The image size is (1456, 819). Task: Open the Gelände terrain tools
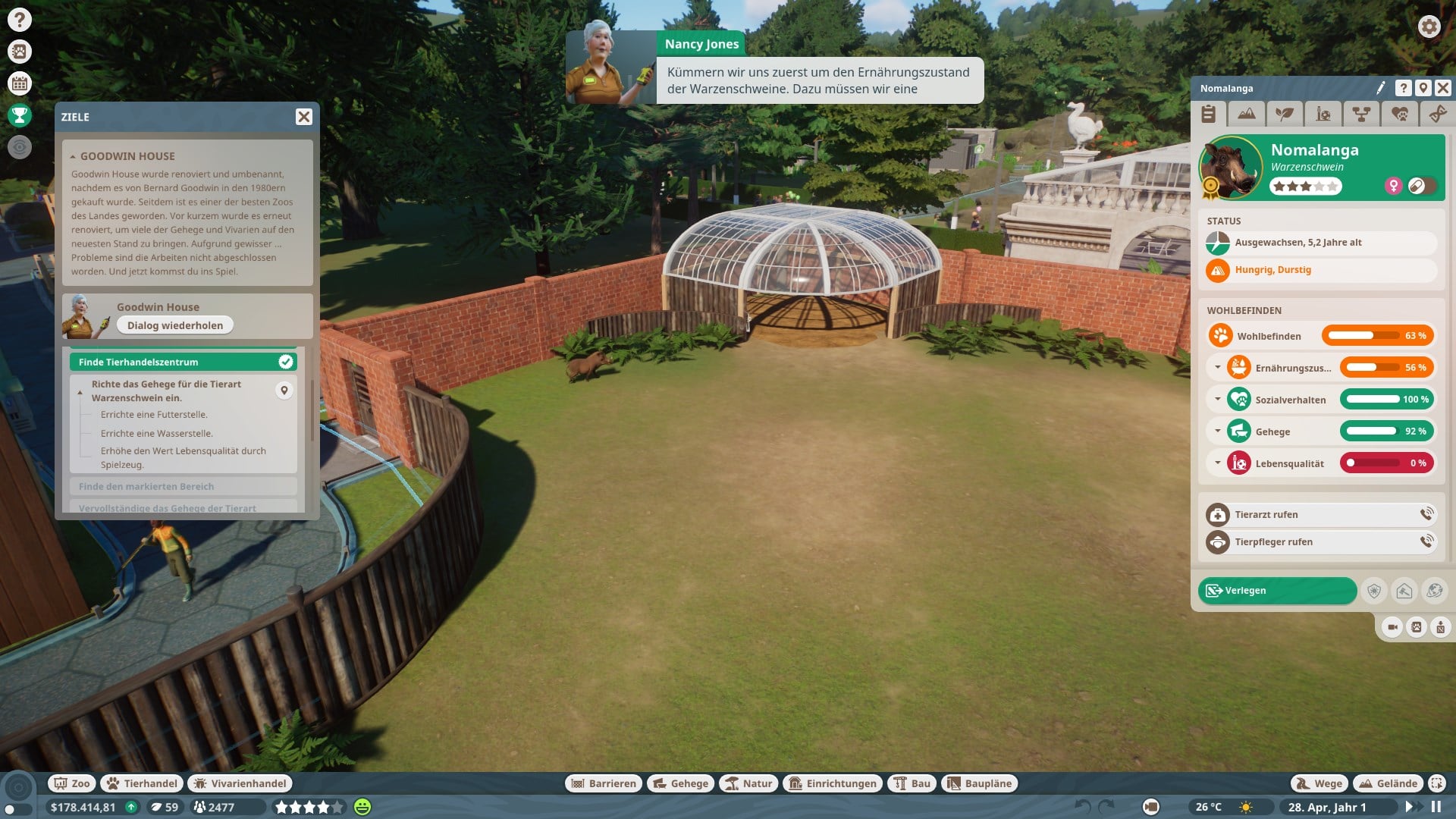[1389, 783]
